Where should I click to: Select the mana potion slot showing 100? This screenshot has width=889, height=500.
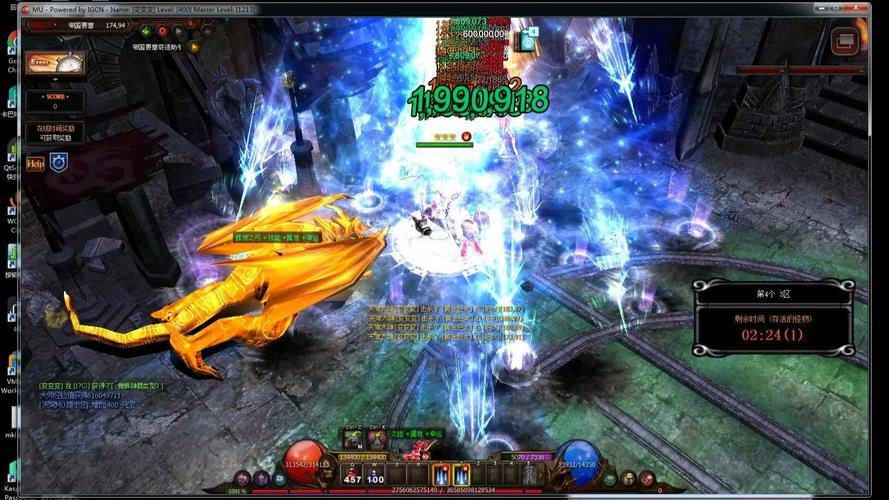pyautogui.click(x=376, y=475)
